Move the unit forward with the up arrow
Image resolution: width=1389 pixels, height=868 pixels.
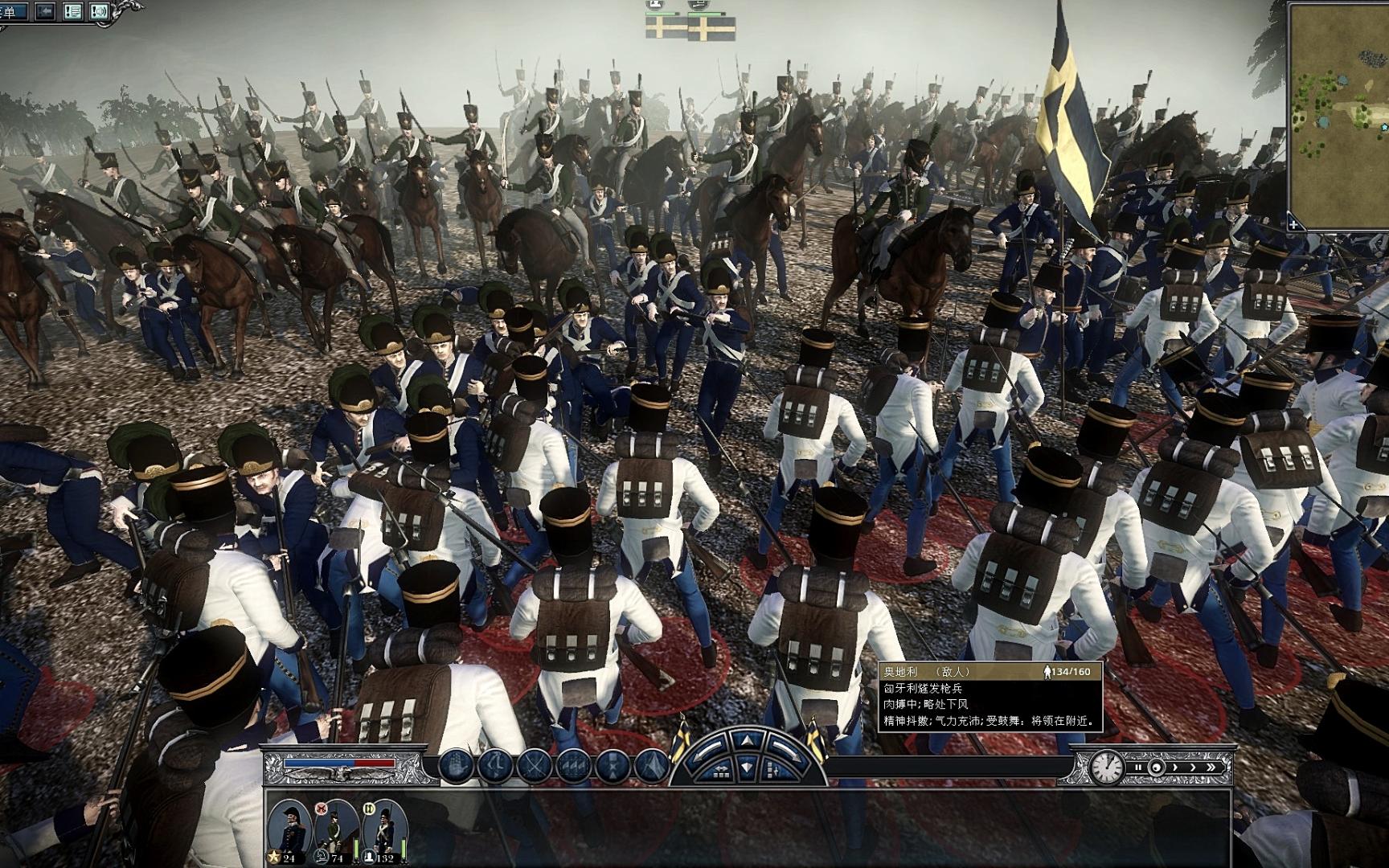coord(748,741)
